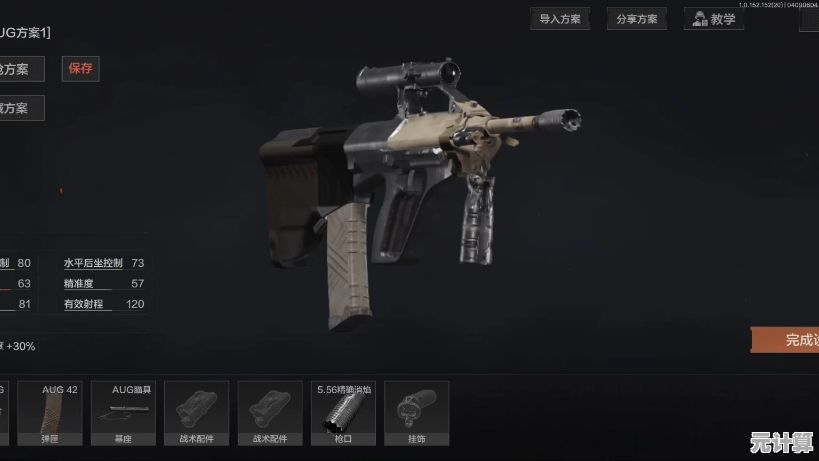The width and height of the screenshot is (819, 461).
Task: Click the 方案 button left of 保存
Action: pos(20,69)
